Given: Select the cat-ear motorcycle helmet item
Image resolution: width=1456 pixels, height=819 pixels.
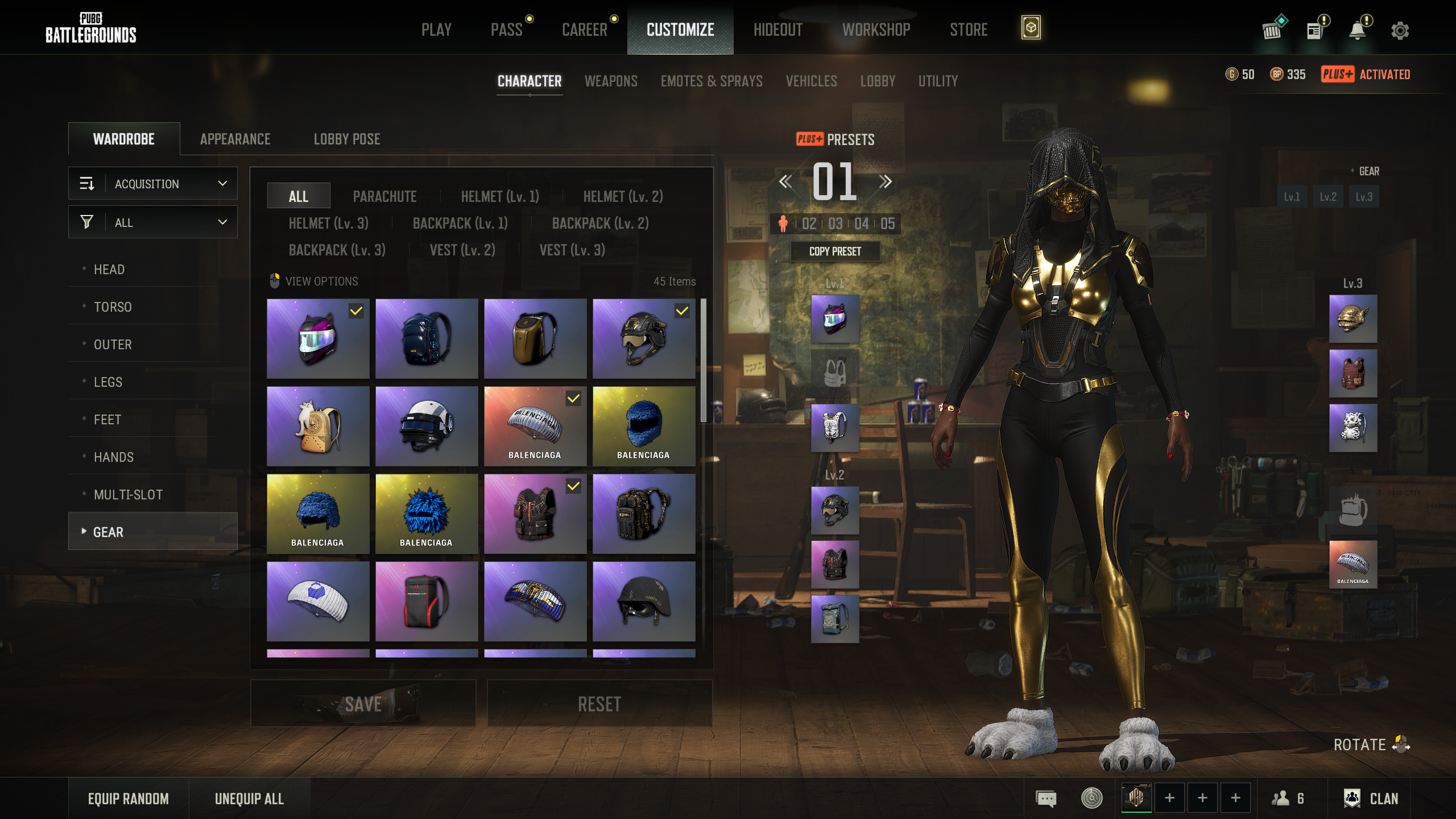Looking at the screenshot, I should pos(318,338).
